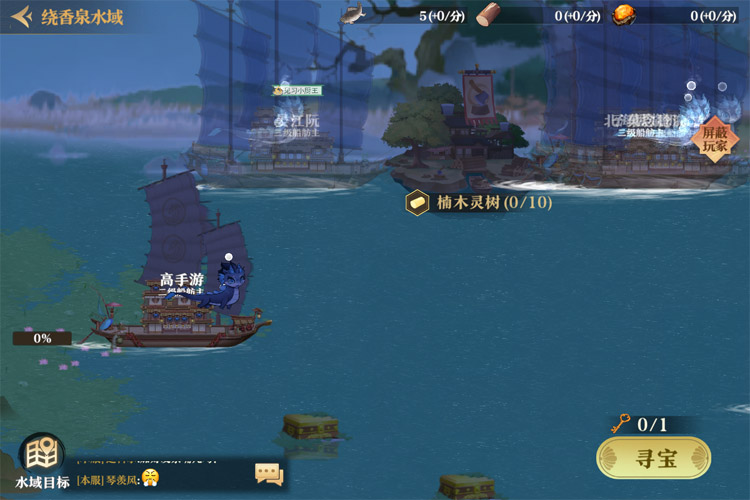Start treasure hunt with 寻宝 button
This screenshot has height=500, width=750.
coord(654,459)
